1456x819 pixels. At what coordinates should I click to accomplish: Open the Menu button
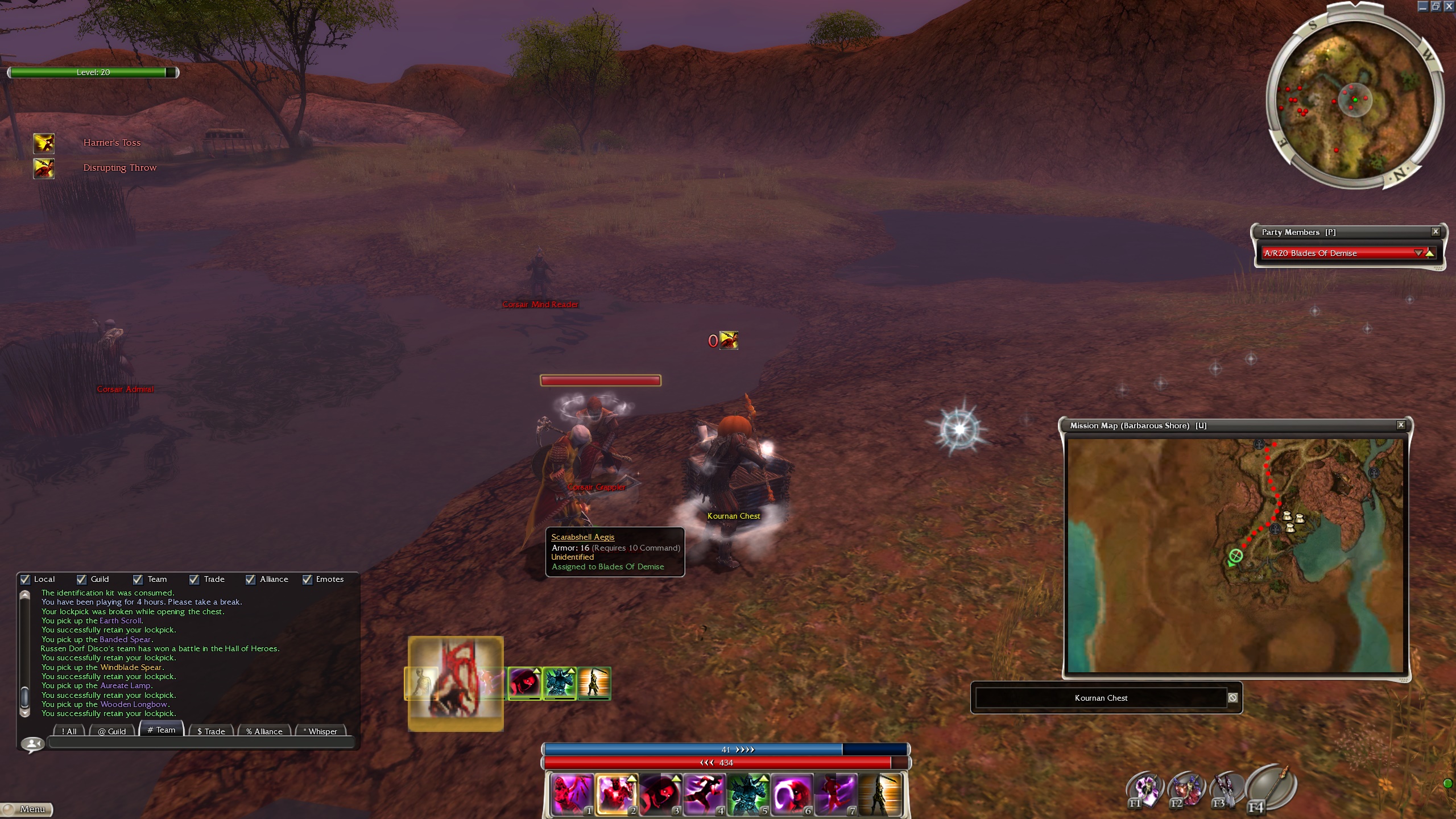click(27, 809)
